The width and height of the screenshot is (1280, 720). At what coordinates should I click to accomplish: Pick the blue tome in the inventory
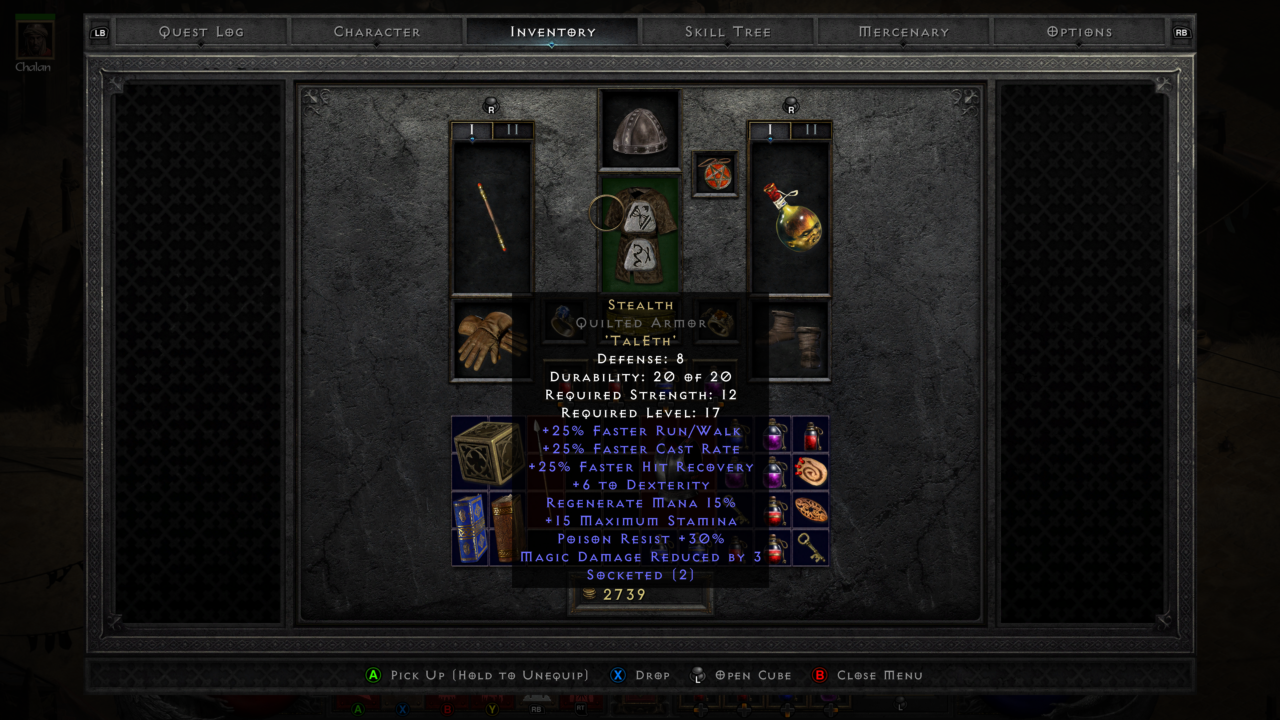click(469, 528)
